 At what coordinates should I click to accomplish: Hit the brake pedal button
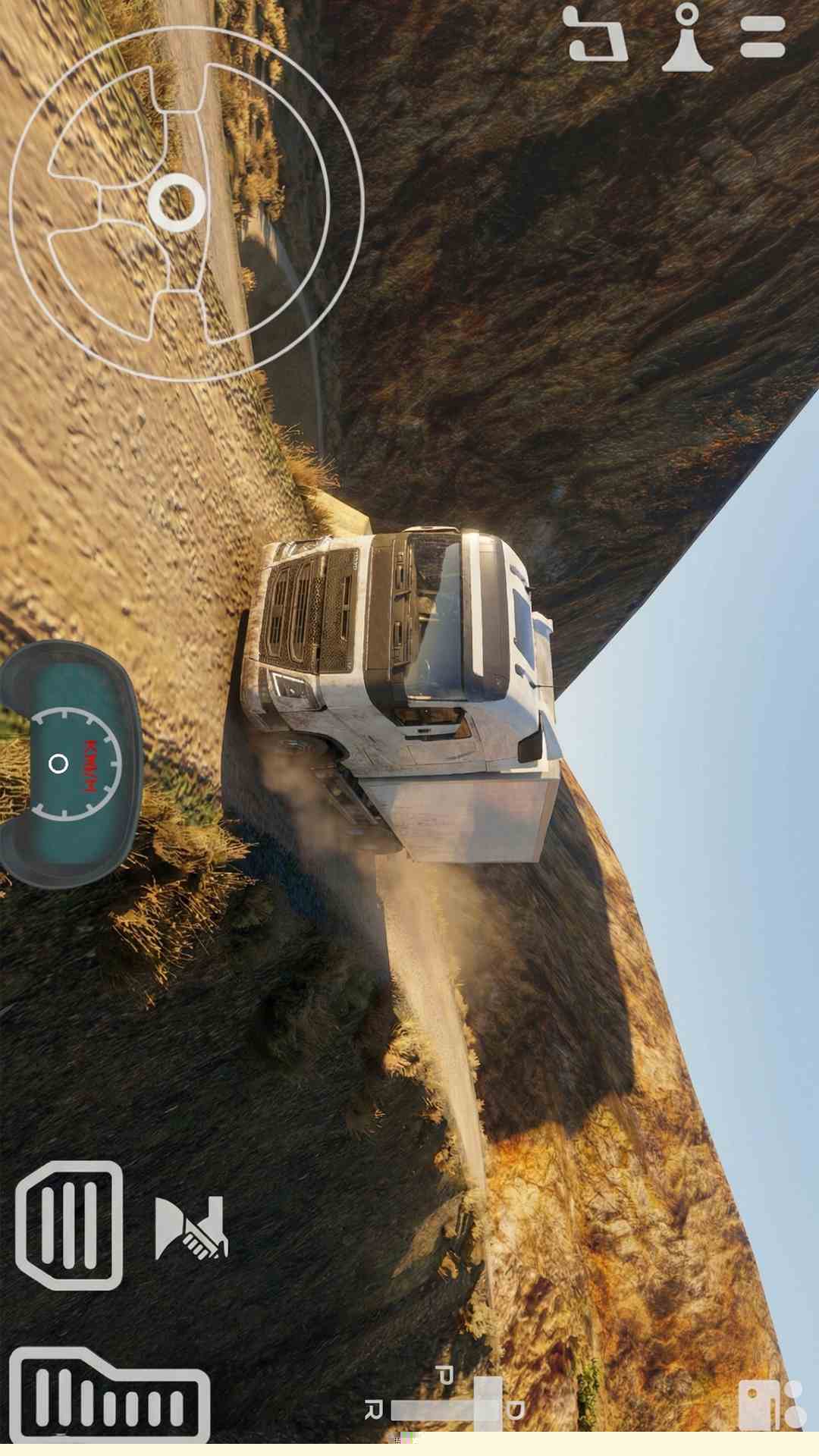[x=70, y=1225]
